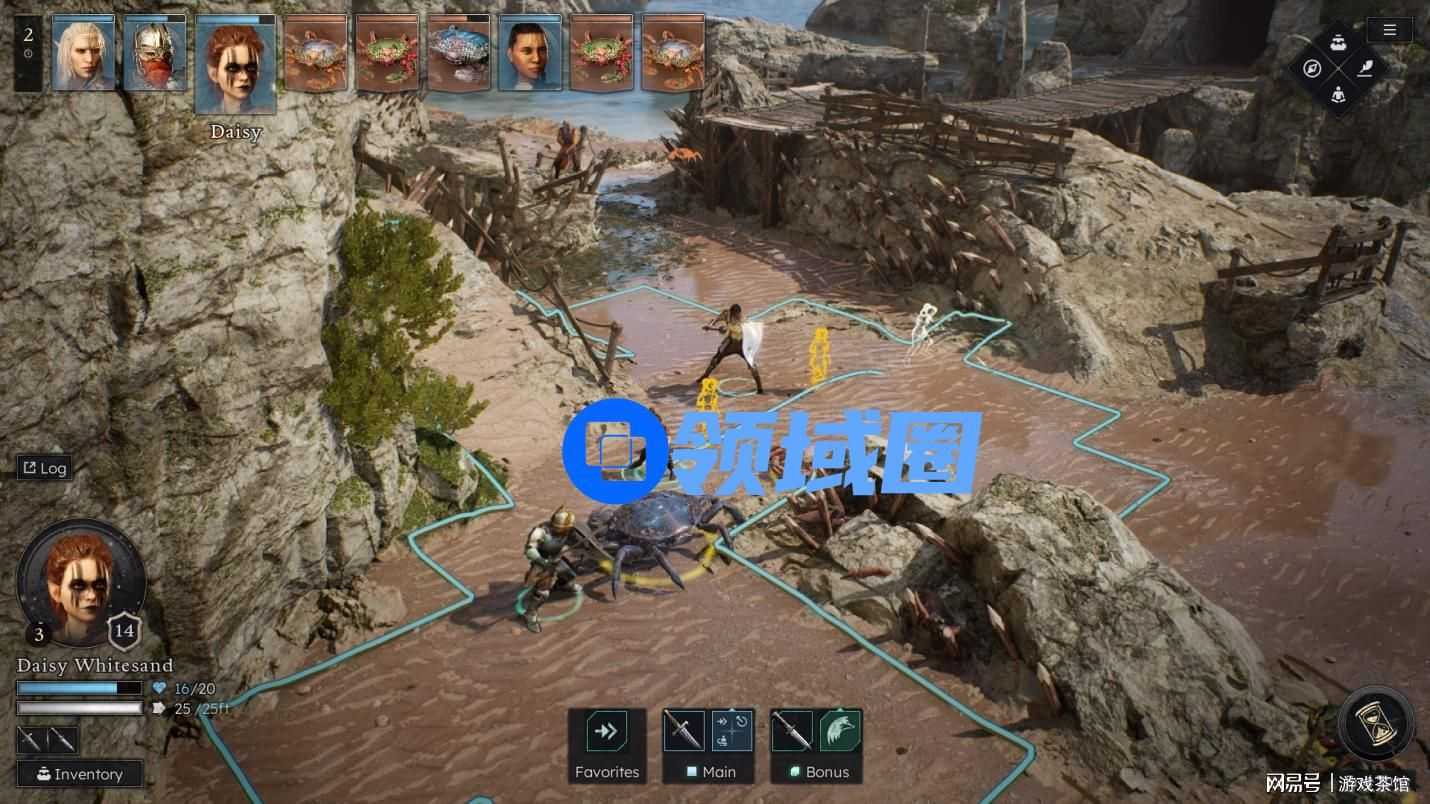
Task: Open the compass map icon
Action: pyautogui.click(x=1313, y=69)
